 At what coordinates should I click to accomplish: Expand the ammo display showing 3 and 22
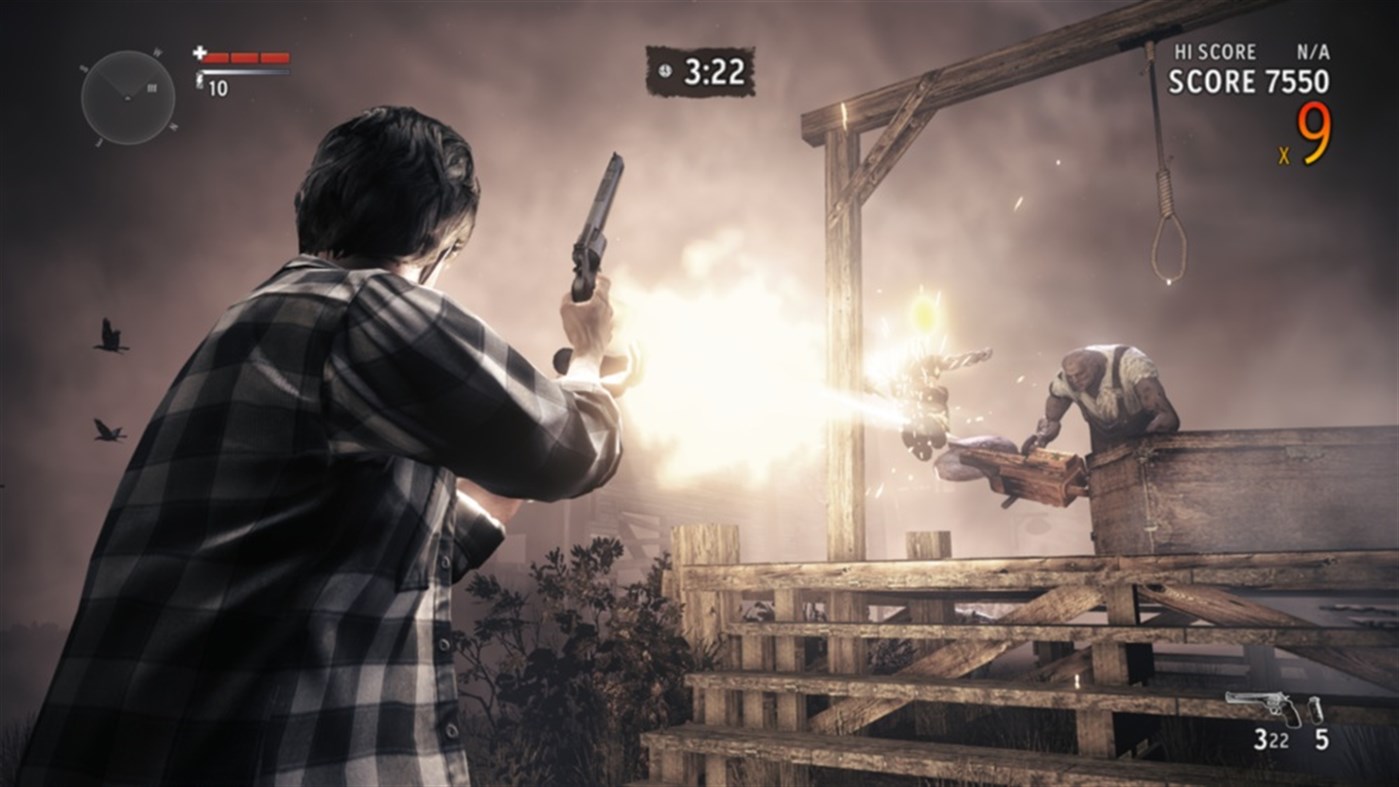1272,738
